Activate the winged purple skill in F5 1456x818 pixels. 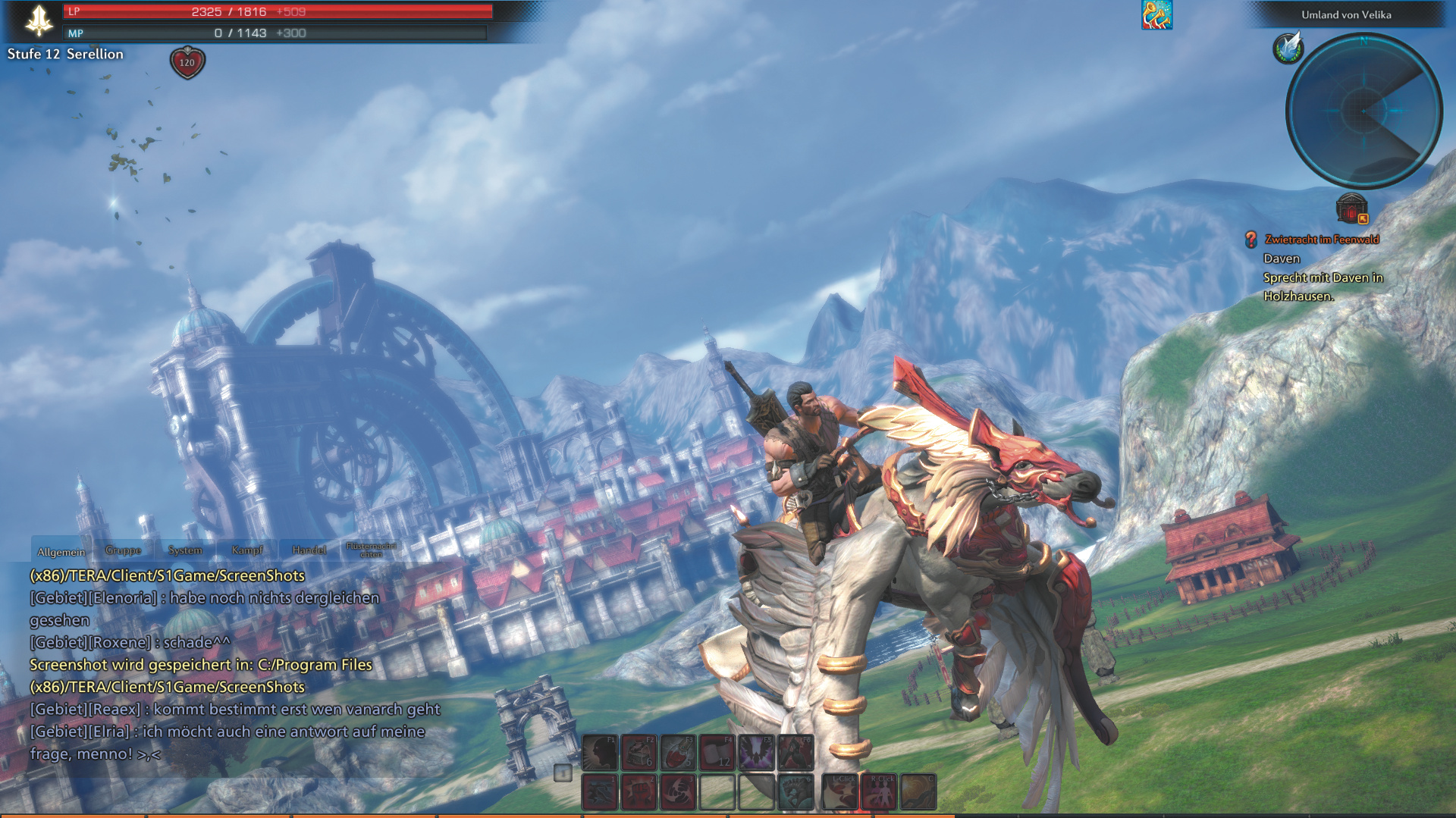click(757, 753)
